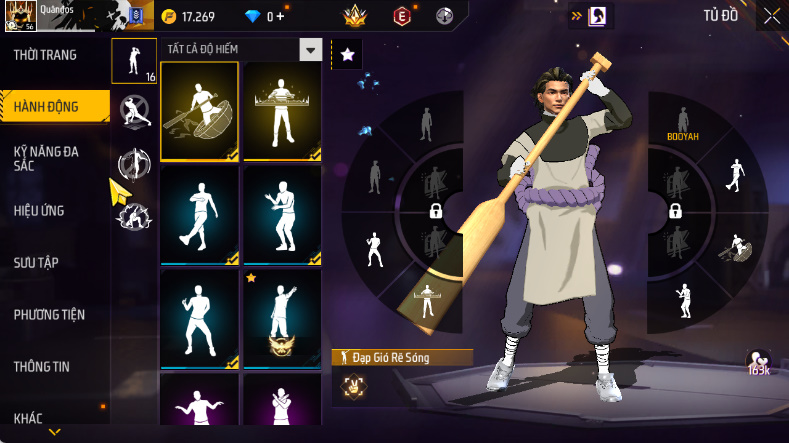
Task: Close the TỦ ĐỒ screen with X
Action: (x=772, y=15)
